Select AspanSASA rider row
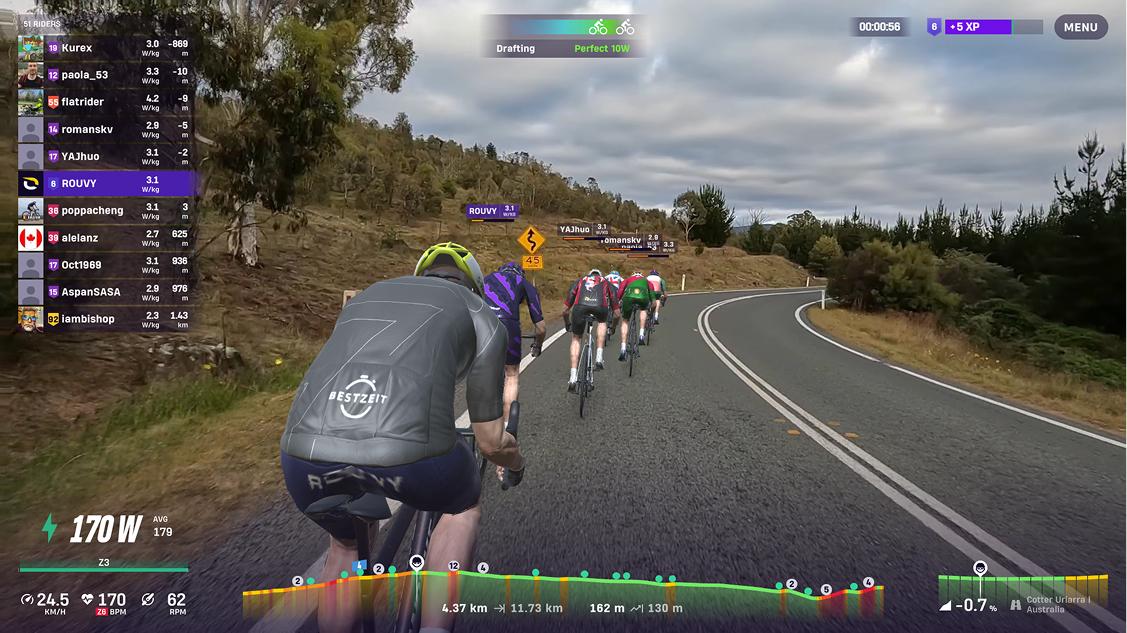The height and width of the screenshot is (633, 1127). pyautogui.click(x=105, y=292)
